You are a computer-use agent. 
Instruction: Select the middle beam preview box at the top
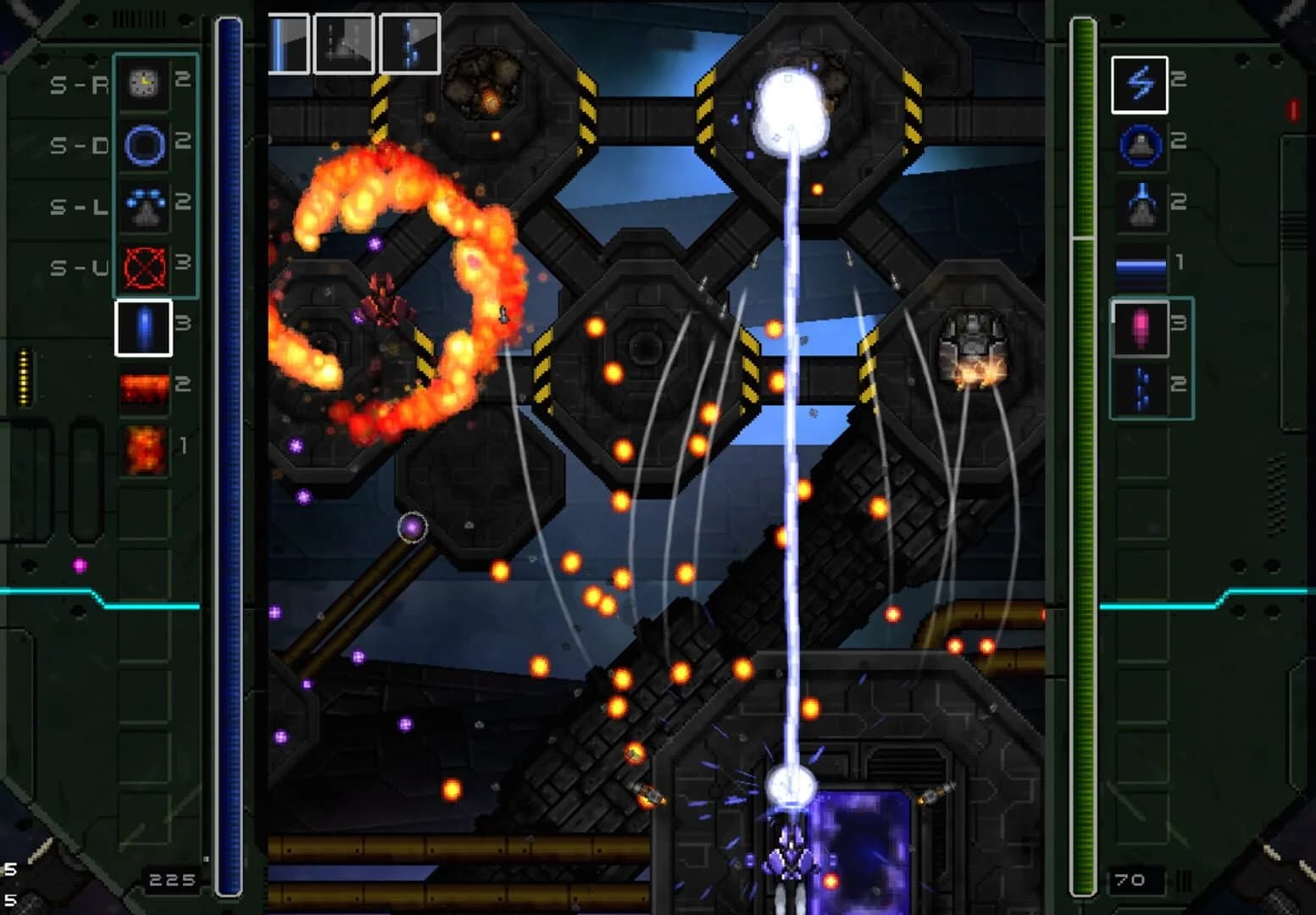point(345,40)
